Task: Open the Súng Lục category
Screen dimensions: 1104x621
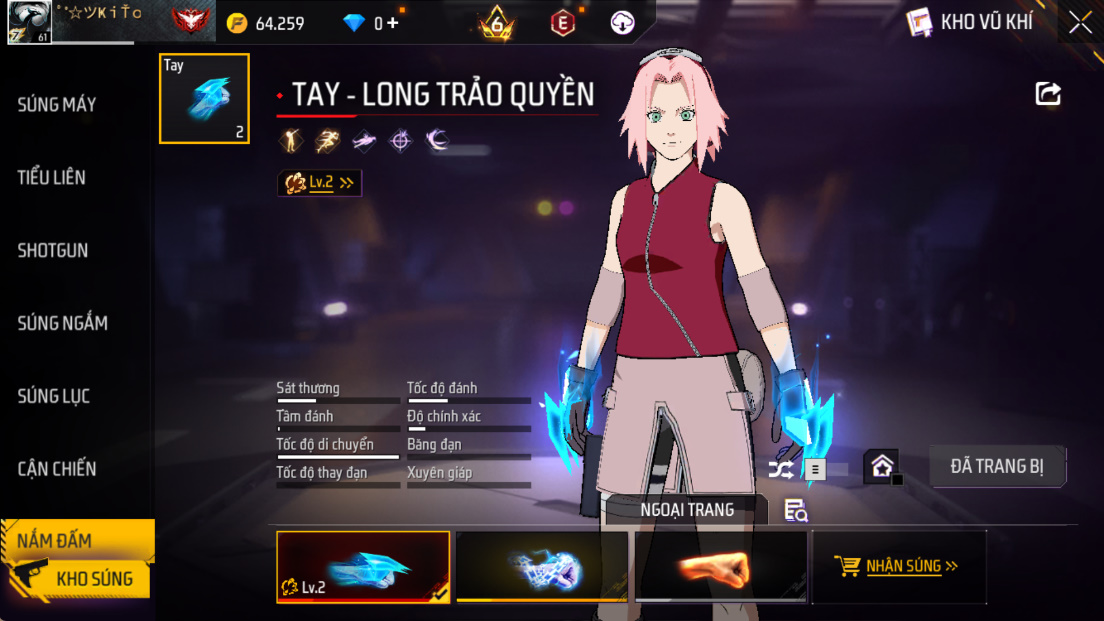Action: [x=54, y=396]
